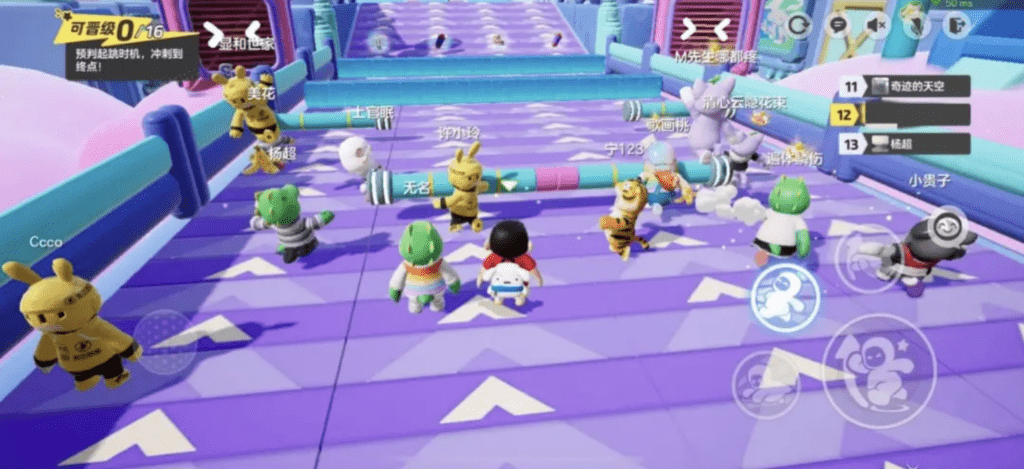Tap the dive slide action button

pyautogui.click(x=765, y=385)
